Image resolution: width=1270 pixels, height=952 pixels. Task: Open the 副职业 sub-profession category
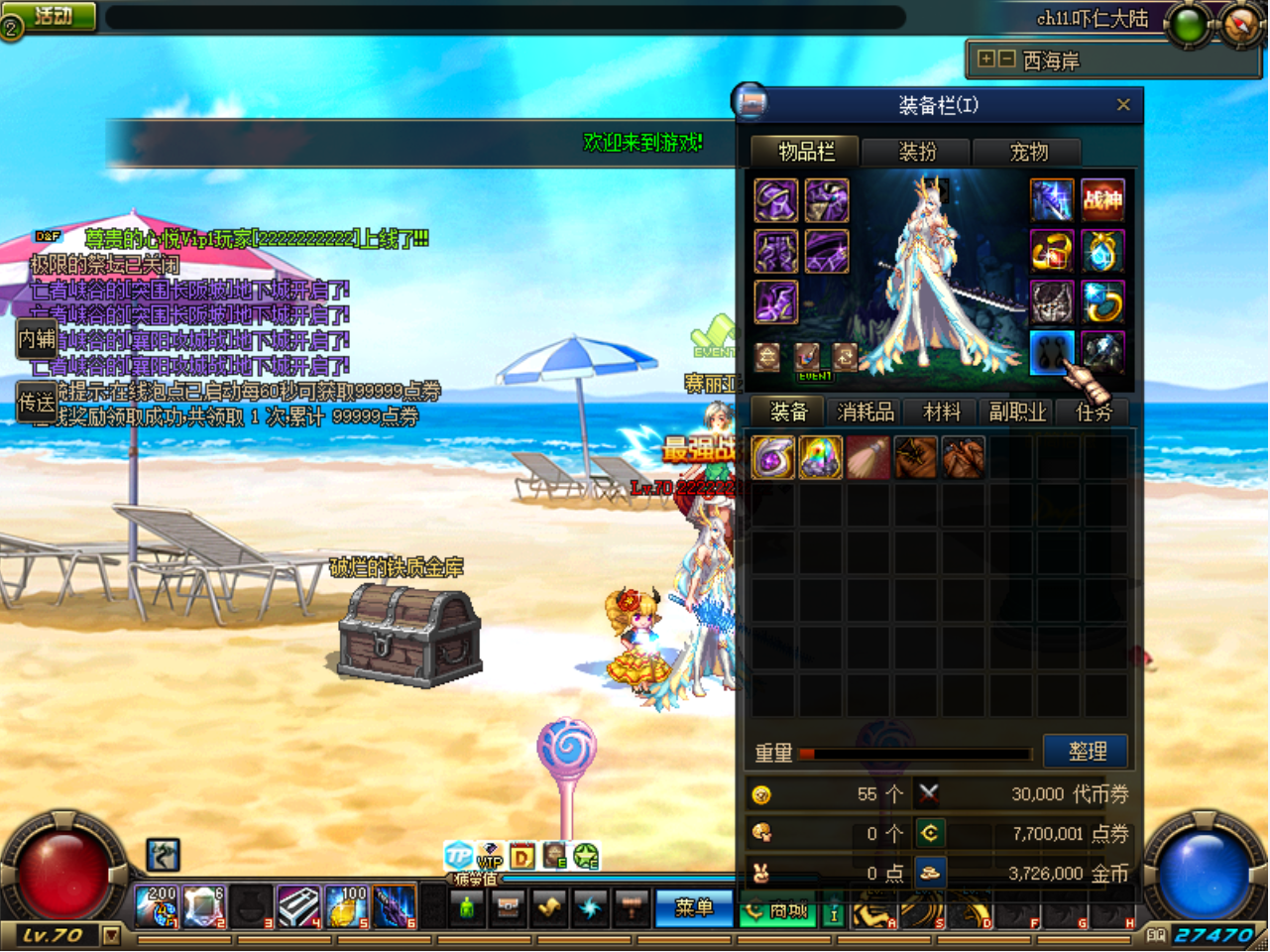tap(1017, 413)
